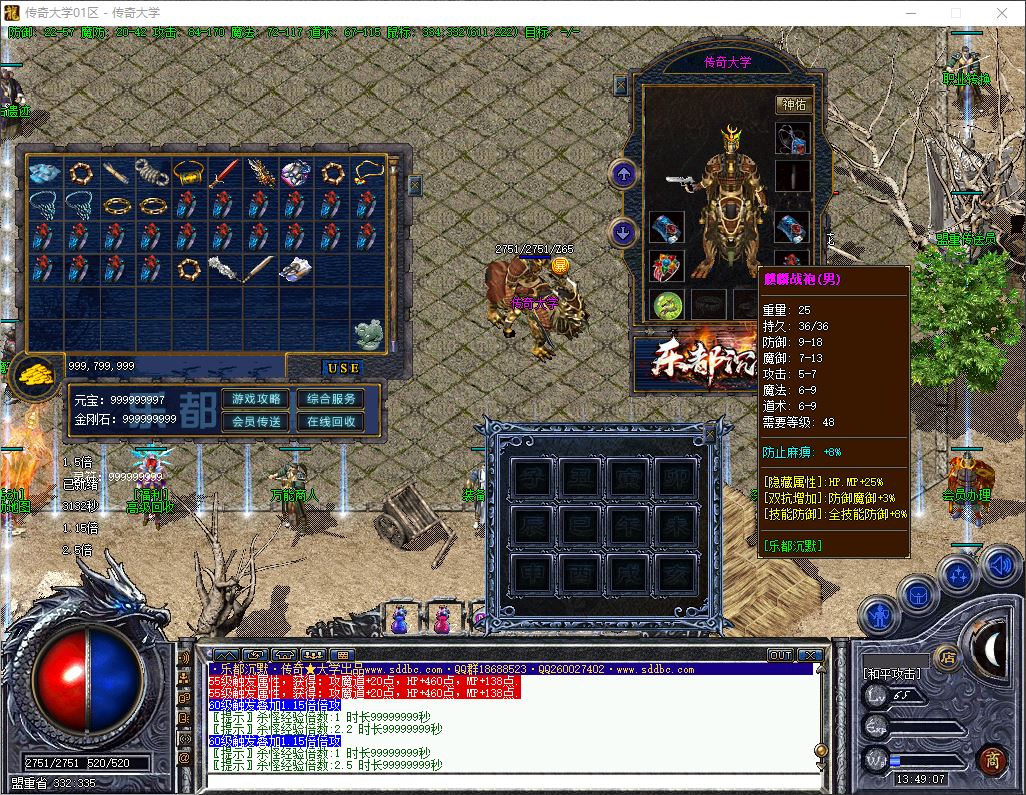Select the jade dragon statue item
Viewport: 1026px width, 795px height.
click(x=369, y=335)
